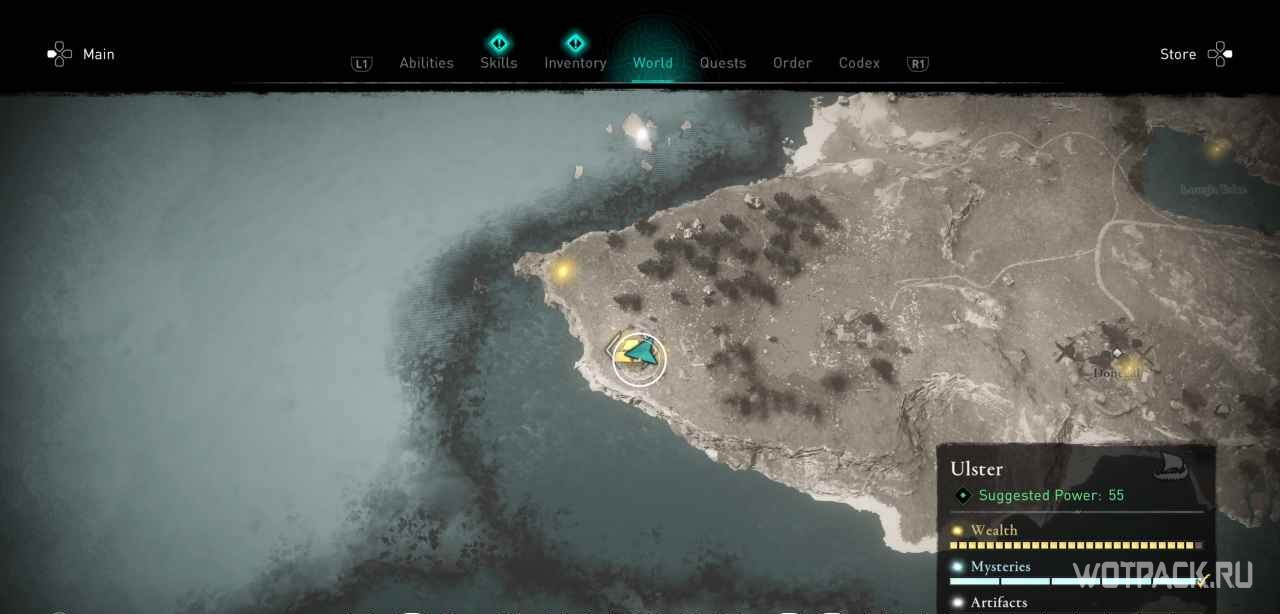
Task: Open the Codex tab
Action: (x=859, y=63)
